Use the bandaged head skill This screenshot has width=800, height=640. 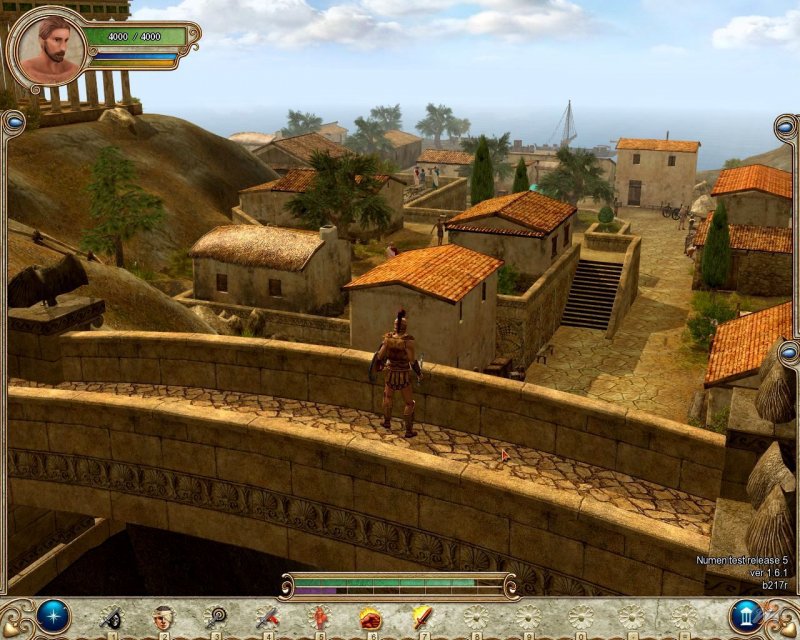coord(163,618)
